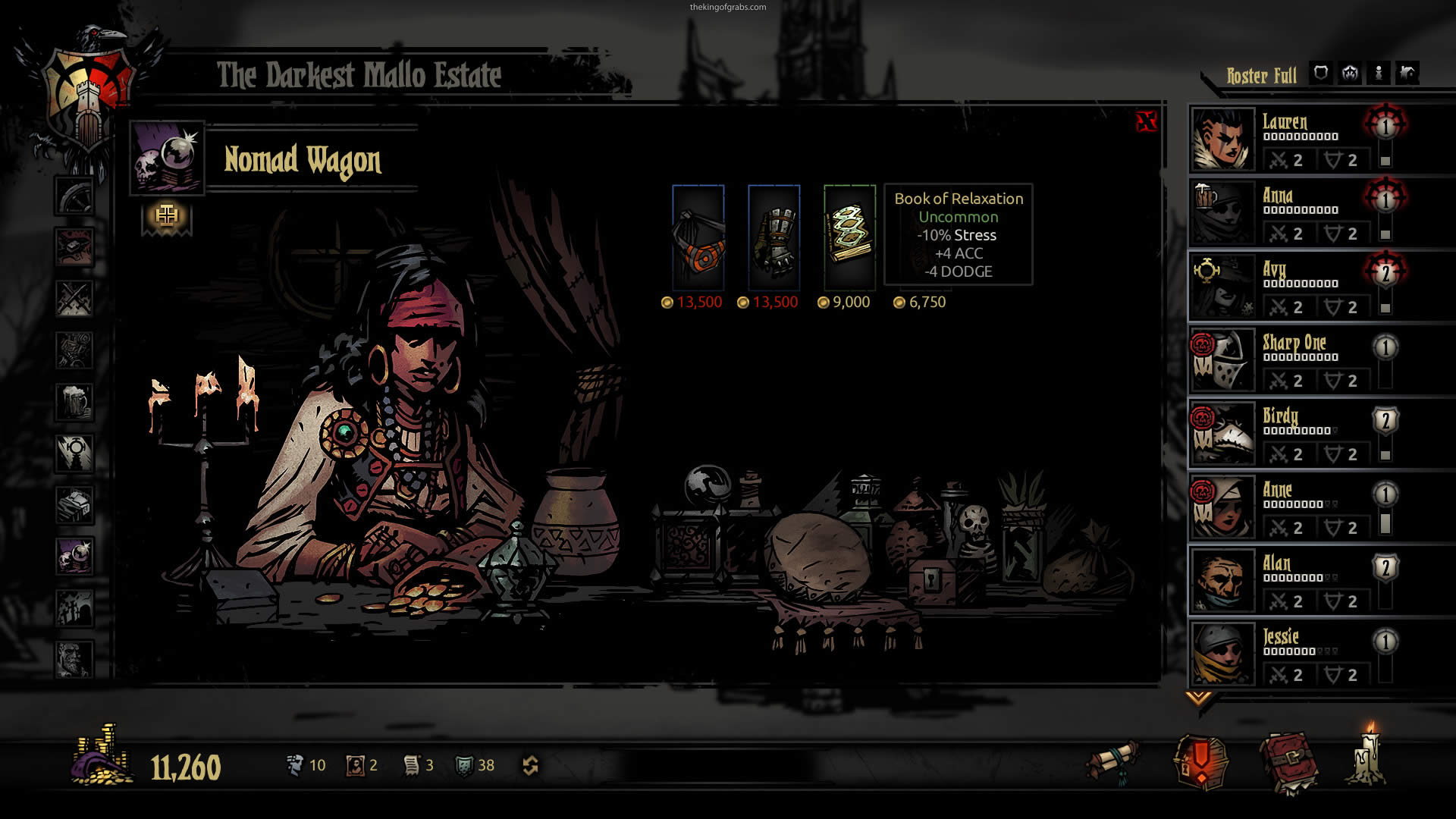Screen dimensions: 1456x819
Task: Visit the bearded Ancestor statue icon
Action: point(74,658)
